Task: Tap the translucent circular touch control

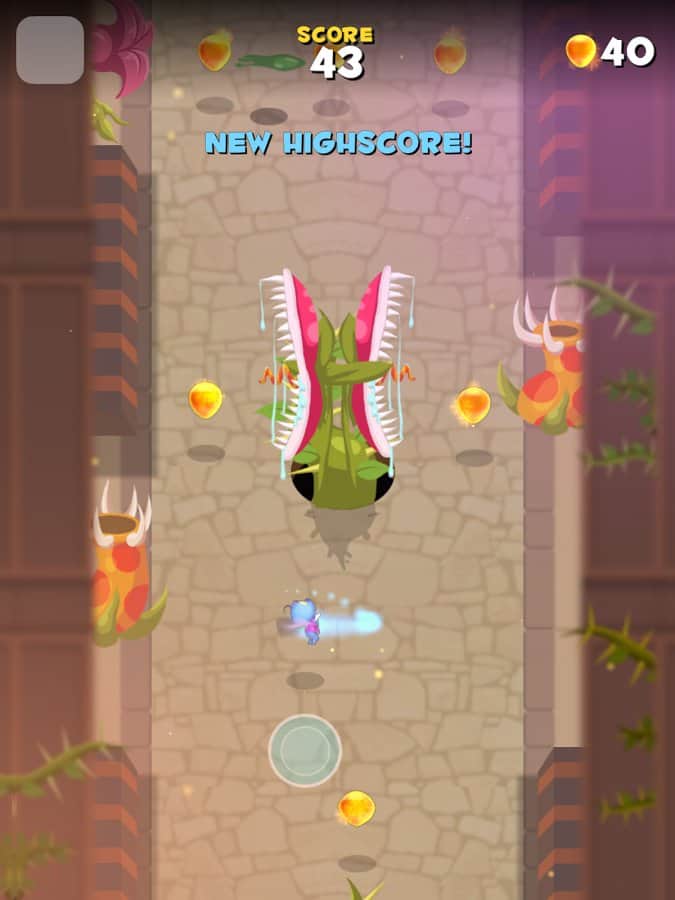Action: 305,750
